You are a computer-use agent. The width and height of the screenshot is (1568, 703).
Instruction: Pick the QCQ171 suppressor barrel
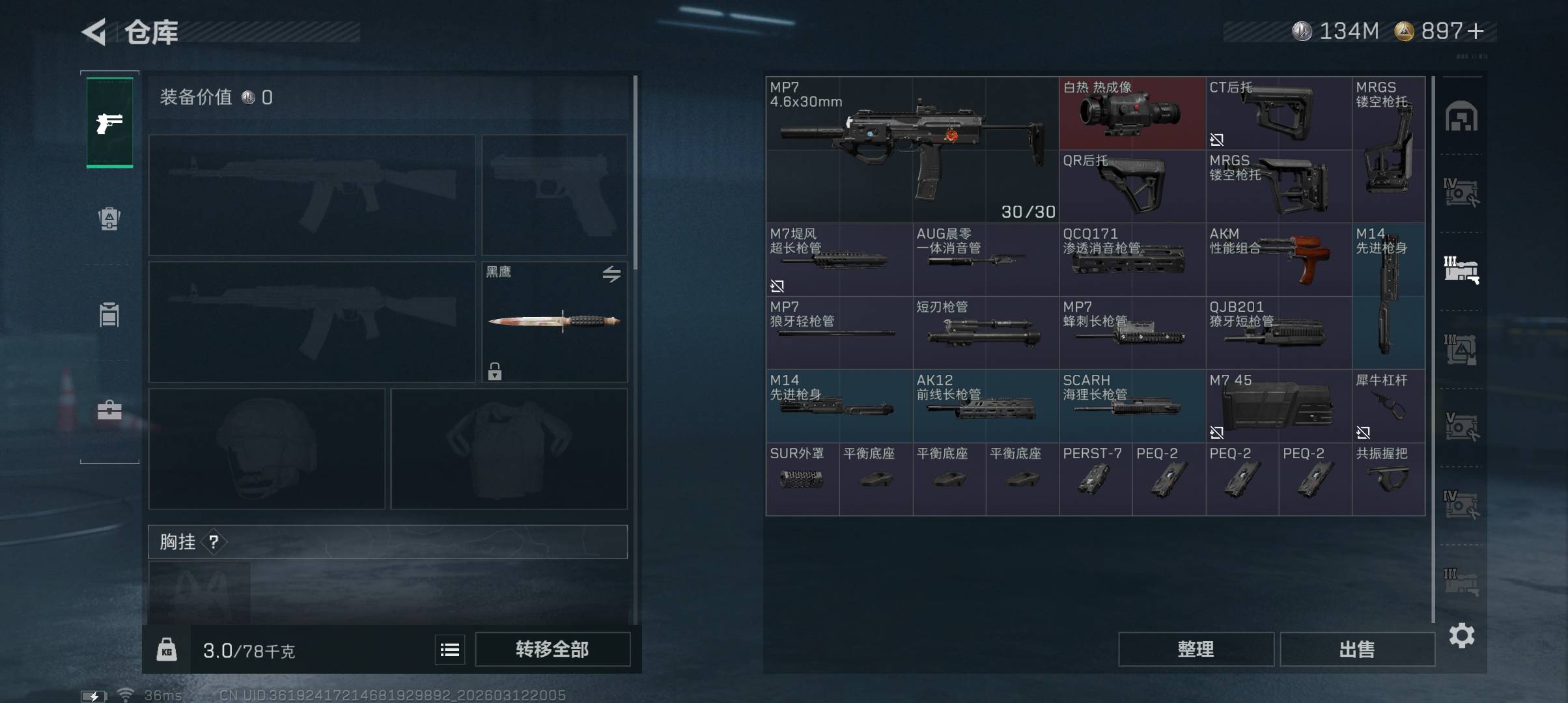click(x=1132, y=259)
